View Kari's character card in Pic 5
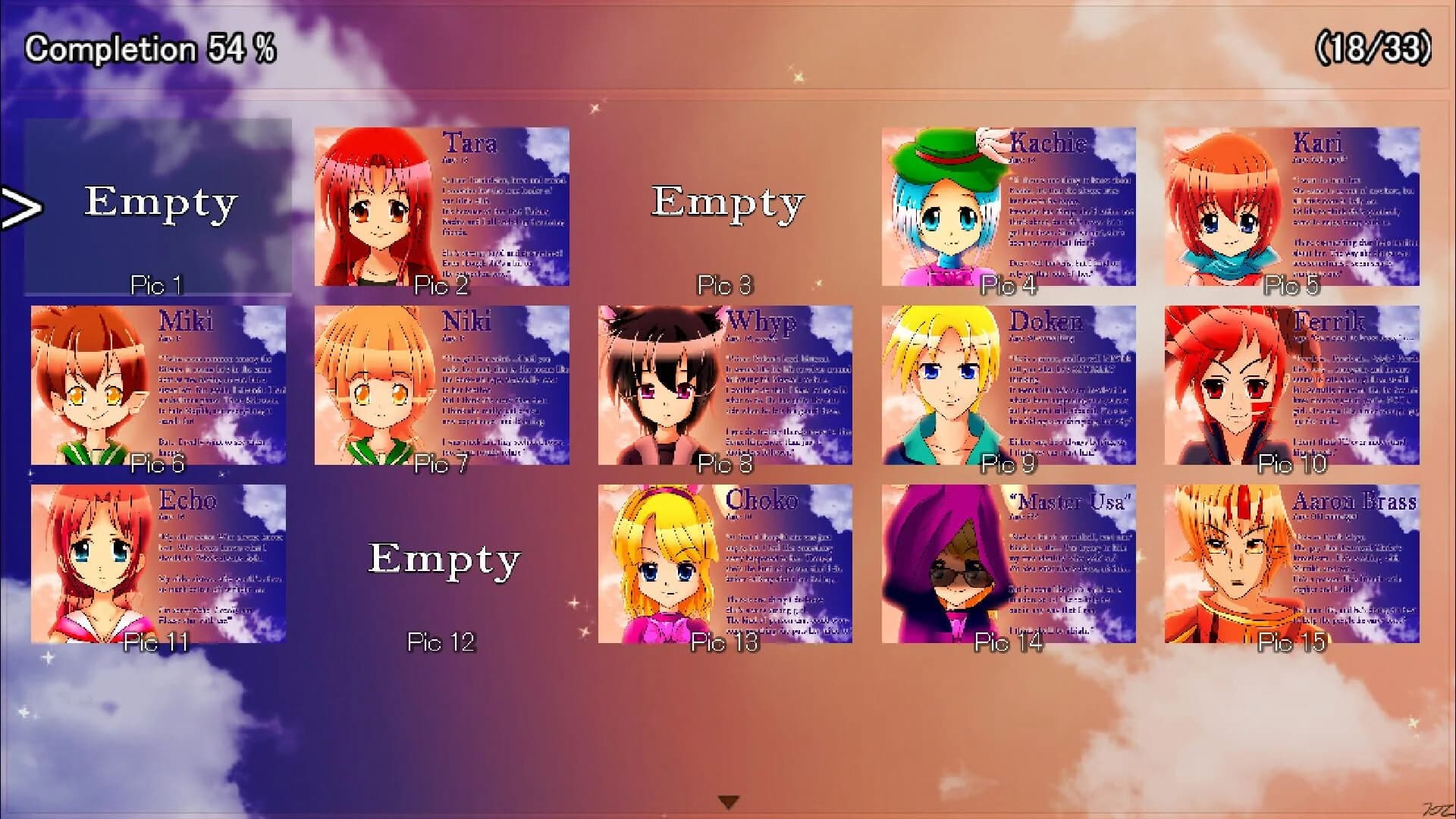The image size is (1456, 819). [1293, 205]
